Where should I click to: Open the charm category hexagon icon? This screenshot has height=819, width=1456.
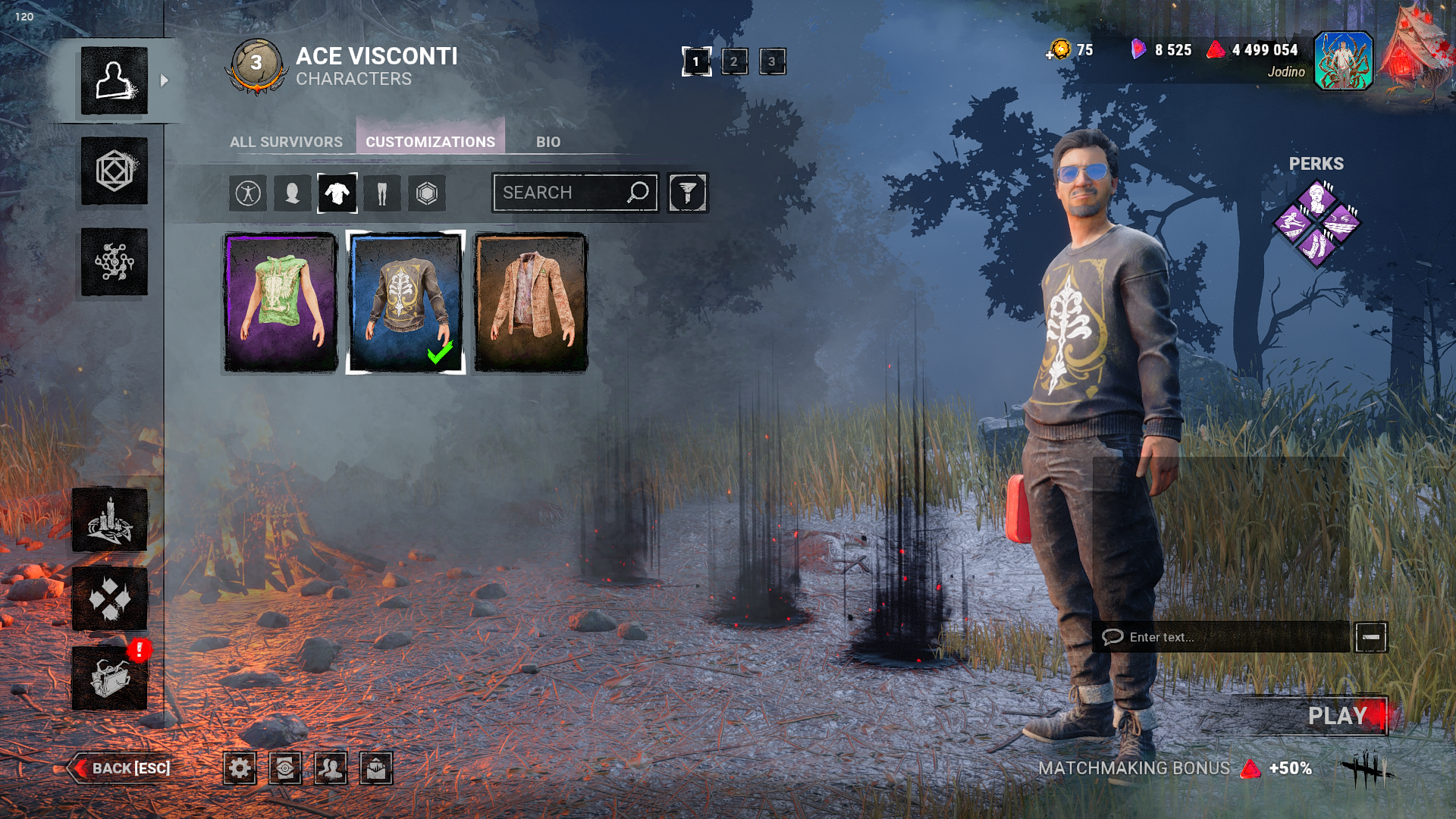[427, 193]
